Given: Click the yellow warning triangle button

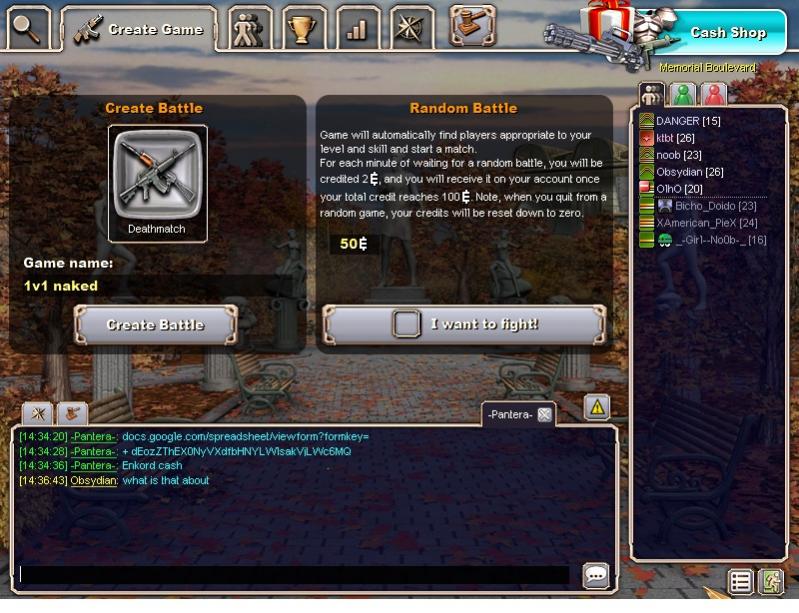Looking at the screenshot, I should 597,407.
